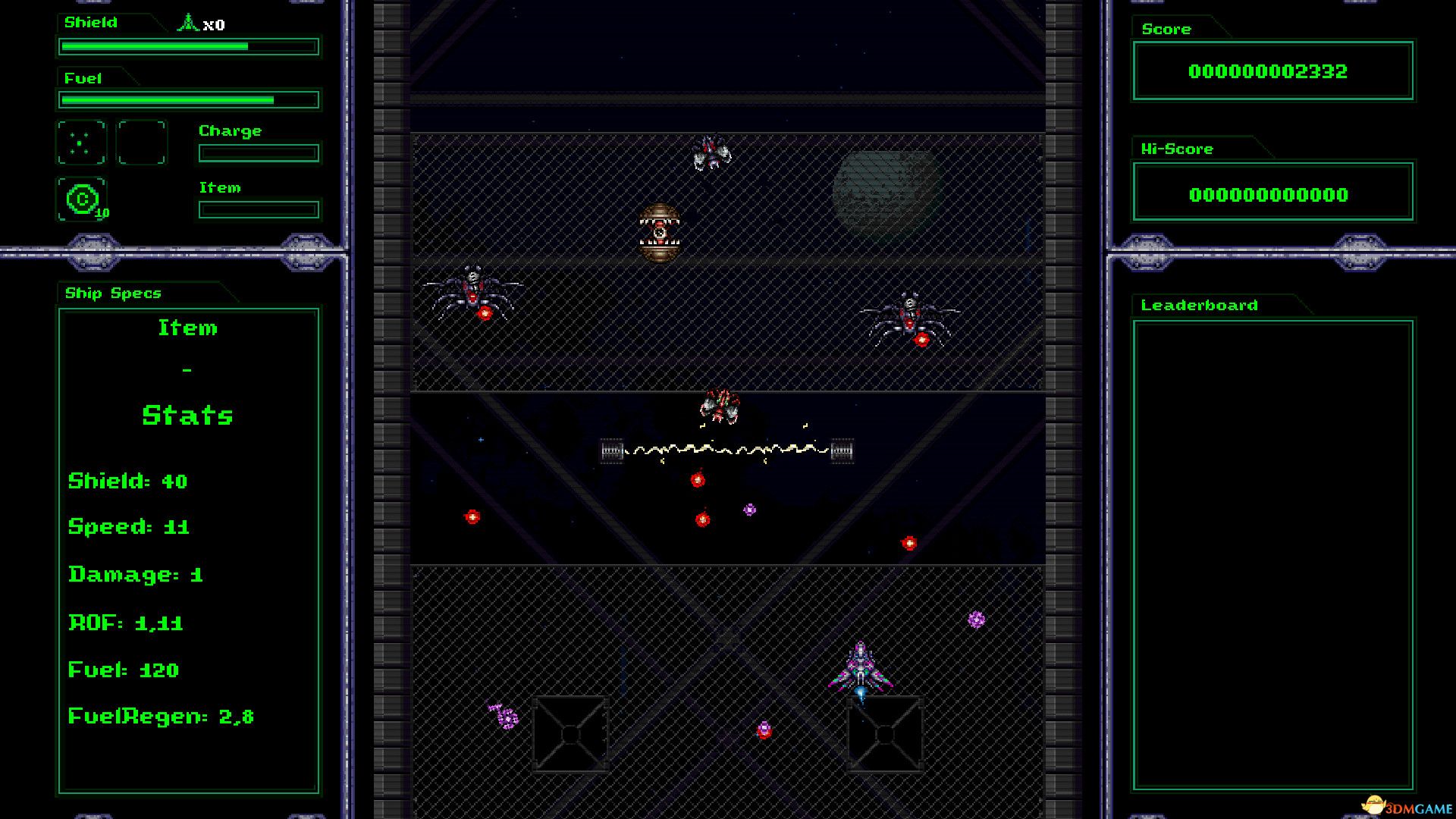Collapse the Score panel header

[x=1166, y=29]
